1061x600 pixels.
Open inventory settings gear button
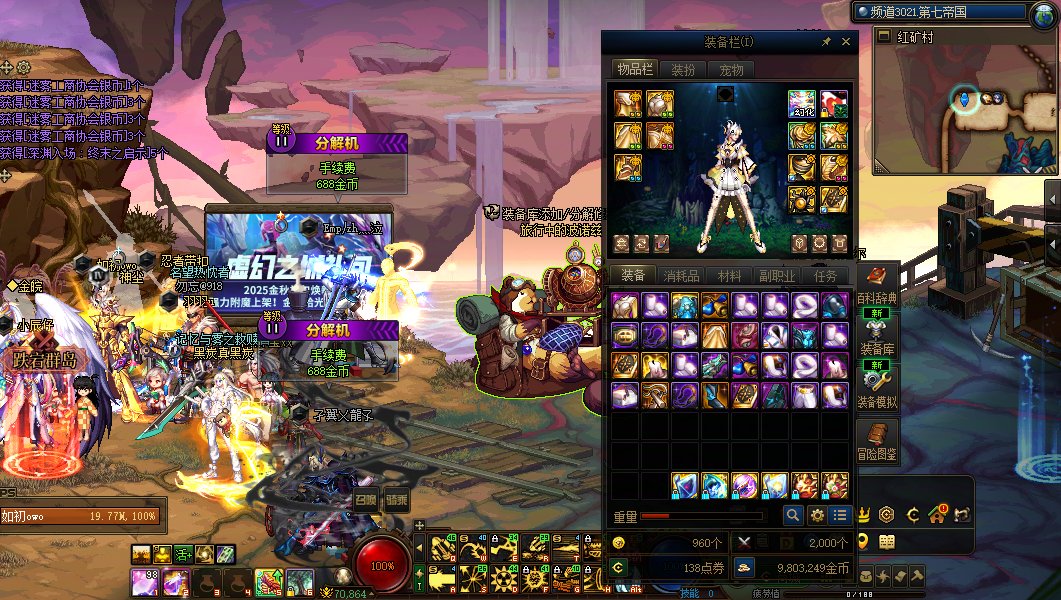pyautogui.click(x=817, y=515)
